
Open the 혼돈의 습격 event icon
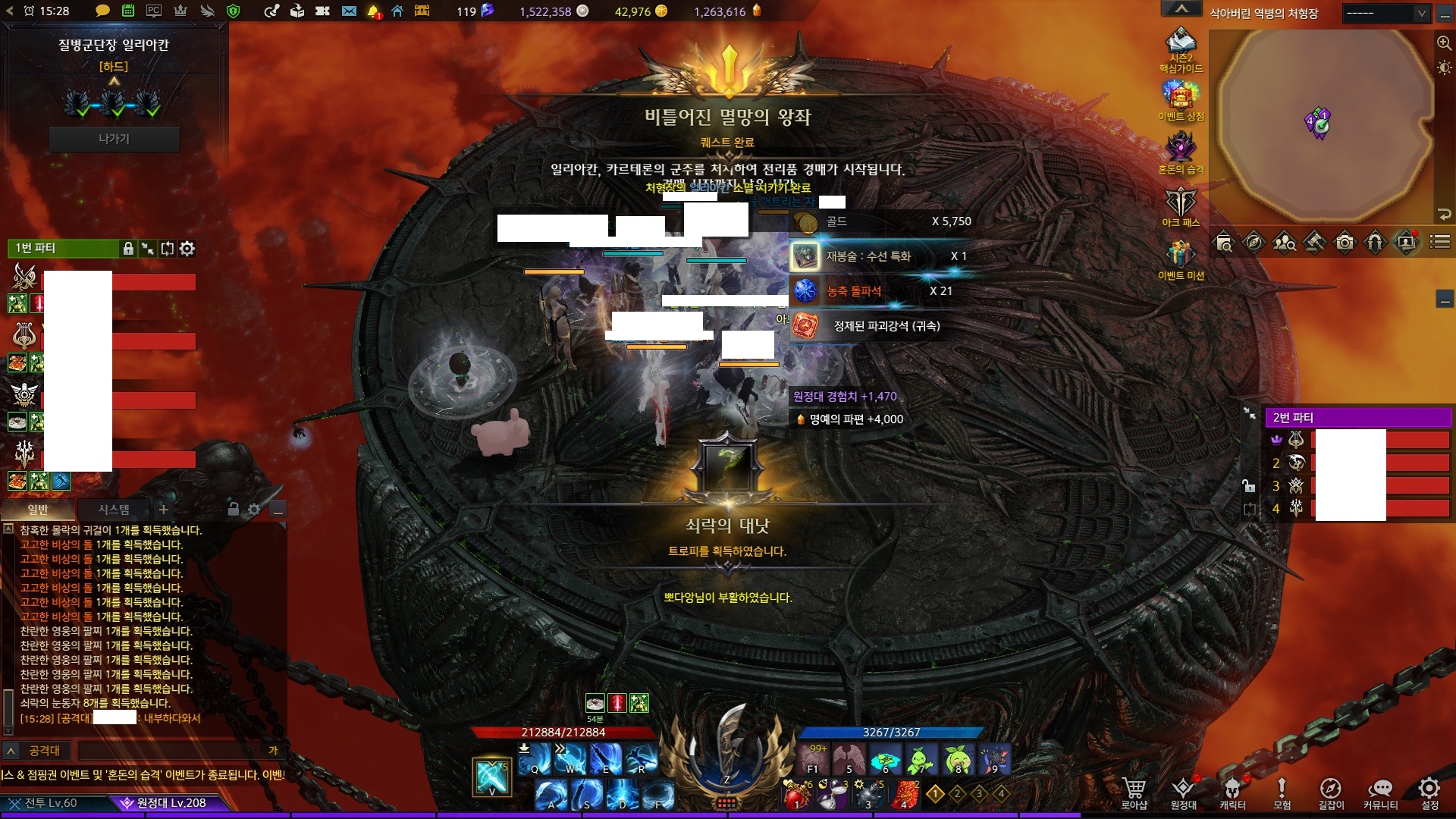point(1181,150)
